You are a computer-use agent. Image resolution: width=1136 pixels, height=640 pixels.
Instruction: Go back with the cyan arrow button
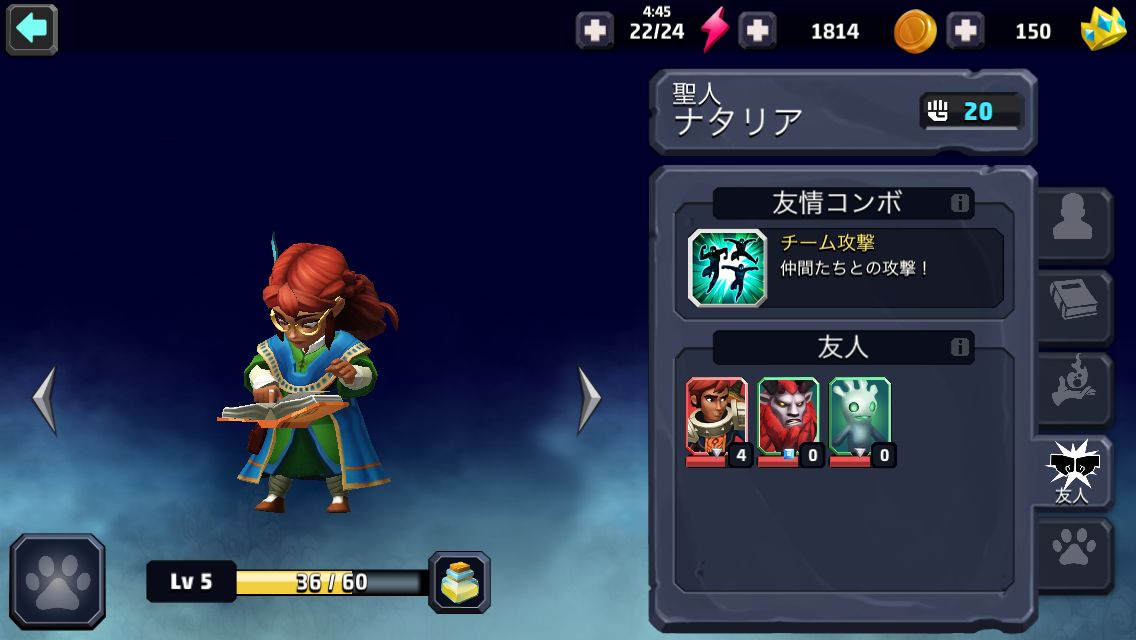tap(32, 29)
